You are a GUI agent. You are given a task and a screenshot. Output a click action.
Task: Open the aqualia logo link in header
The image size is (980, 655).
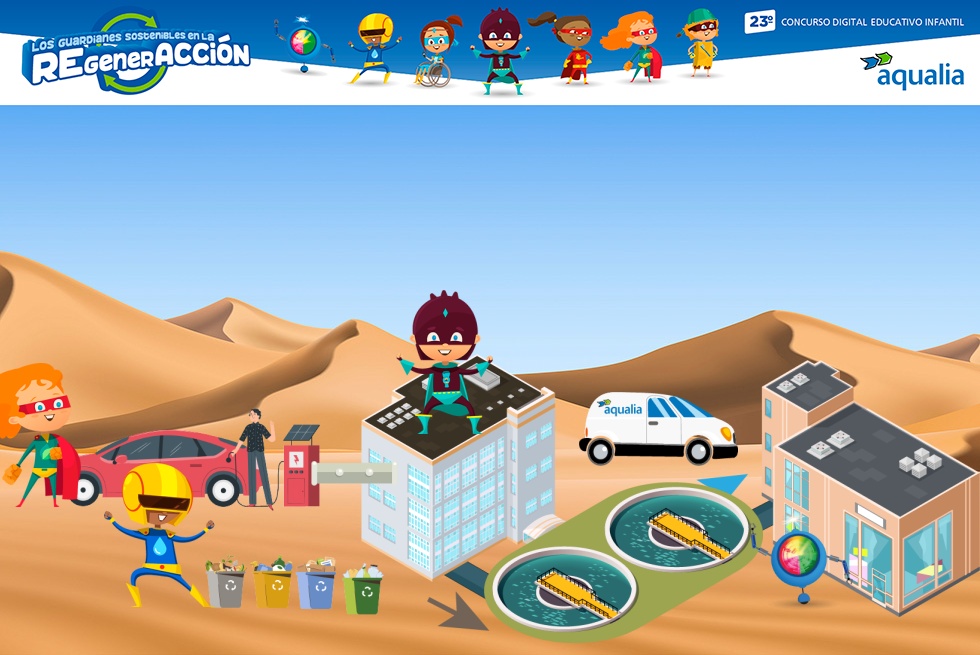click(911, 70)
